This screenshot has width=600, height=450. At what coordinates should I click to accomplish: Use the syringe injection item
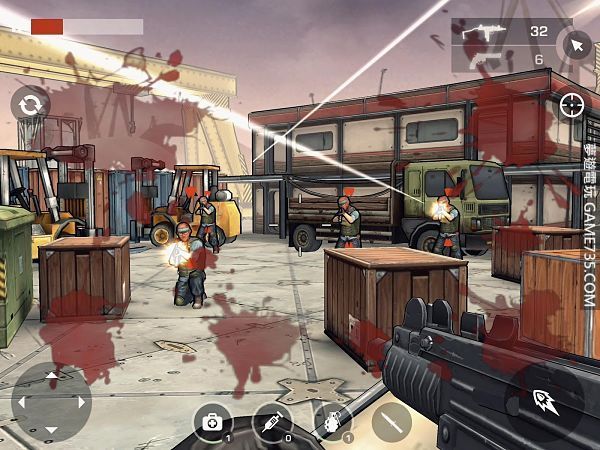tap(272, 422)
